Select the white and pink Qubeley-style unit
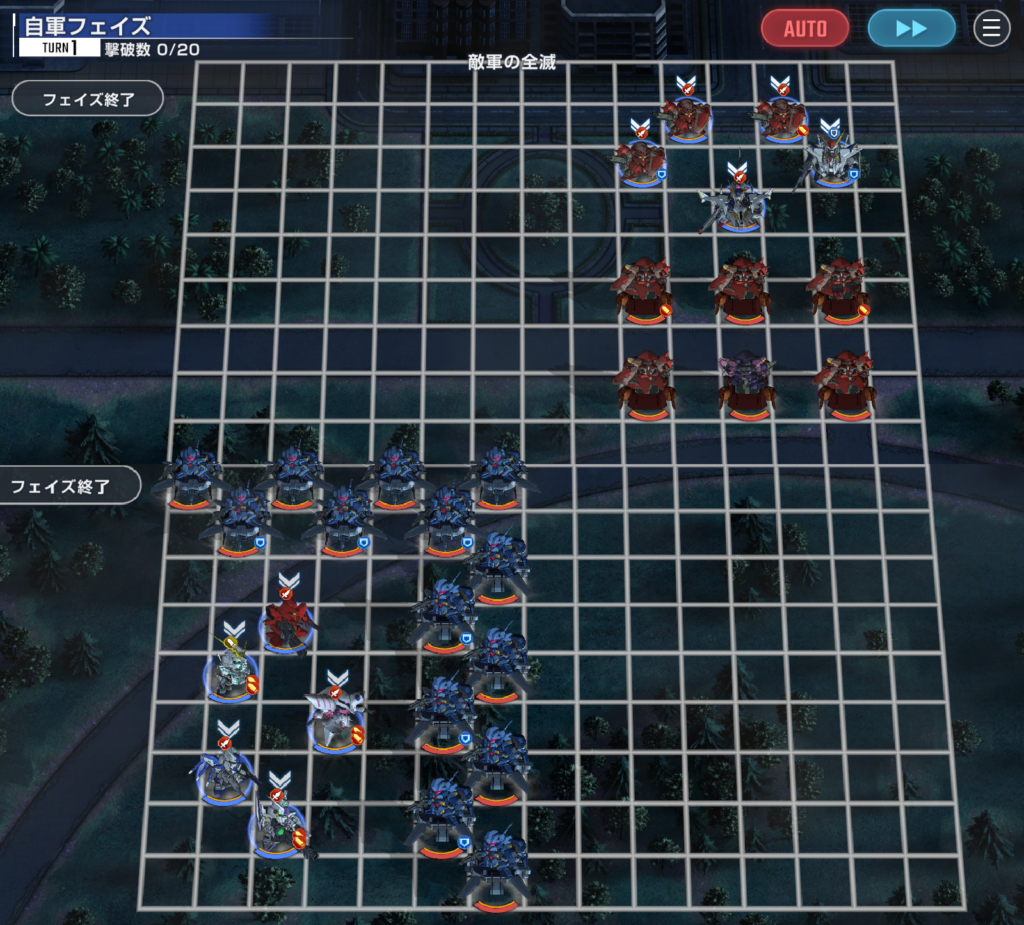This screenshot has width=1024, height=925. (336, 716)
